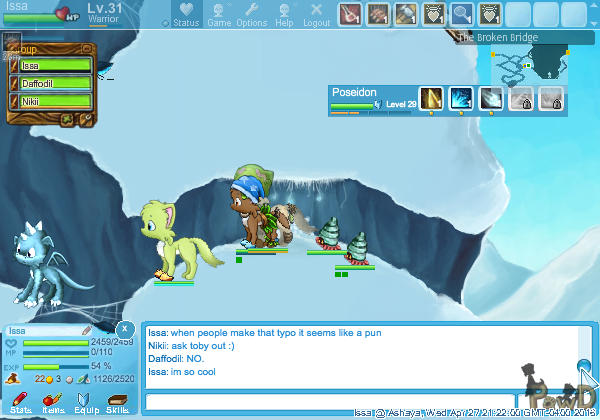Select Daffodil in the group list
The height and width of the screenshot is (420, 600).
55,84
